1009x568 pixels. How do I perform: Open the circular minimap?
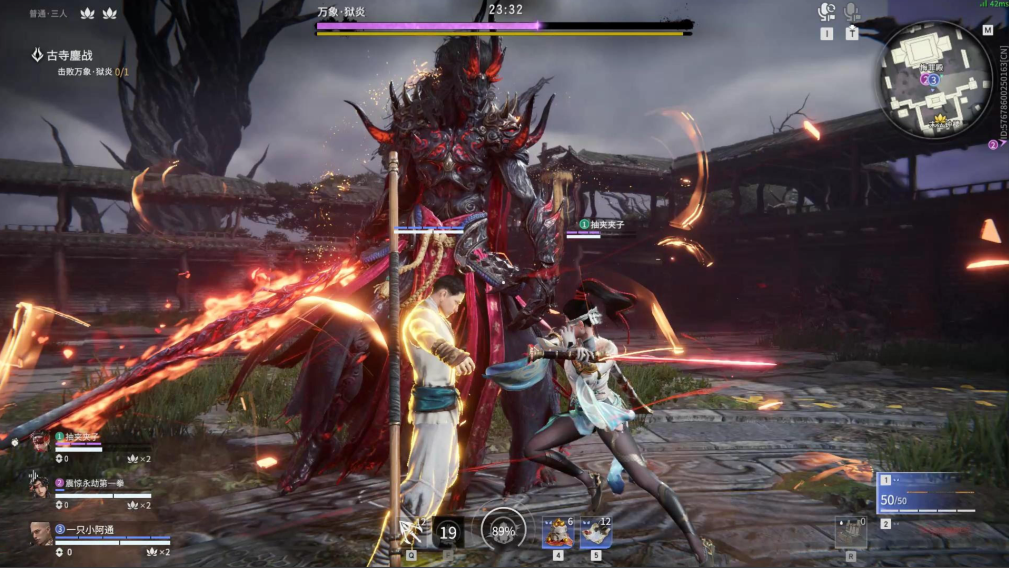click(x=934, y=79)
